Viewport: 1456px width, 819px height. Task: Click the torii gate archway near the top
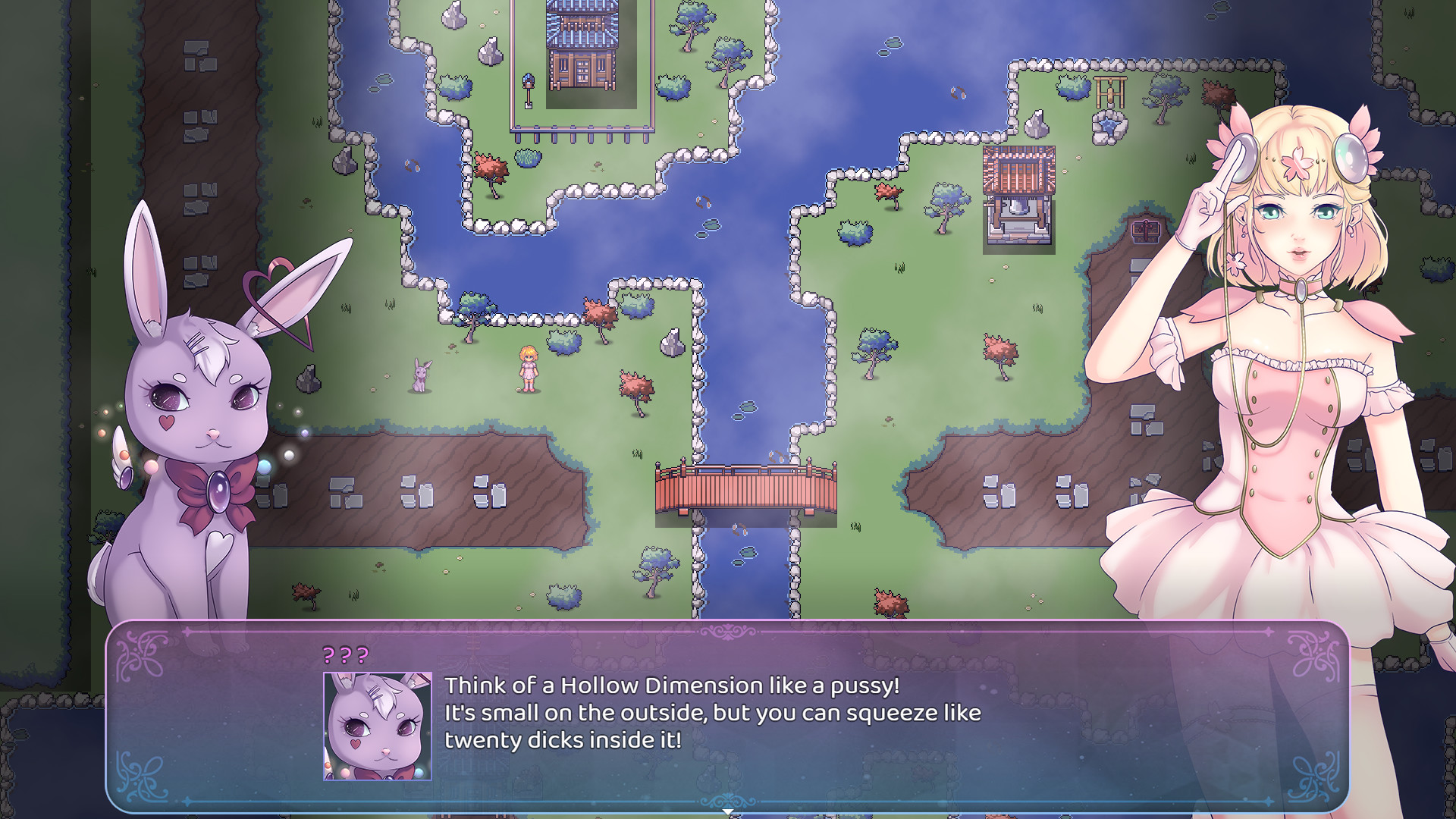[1109, 93]
